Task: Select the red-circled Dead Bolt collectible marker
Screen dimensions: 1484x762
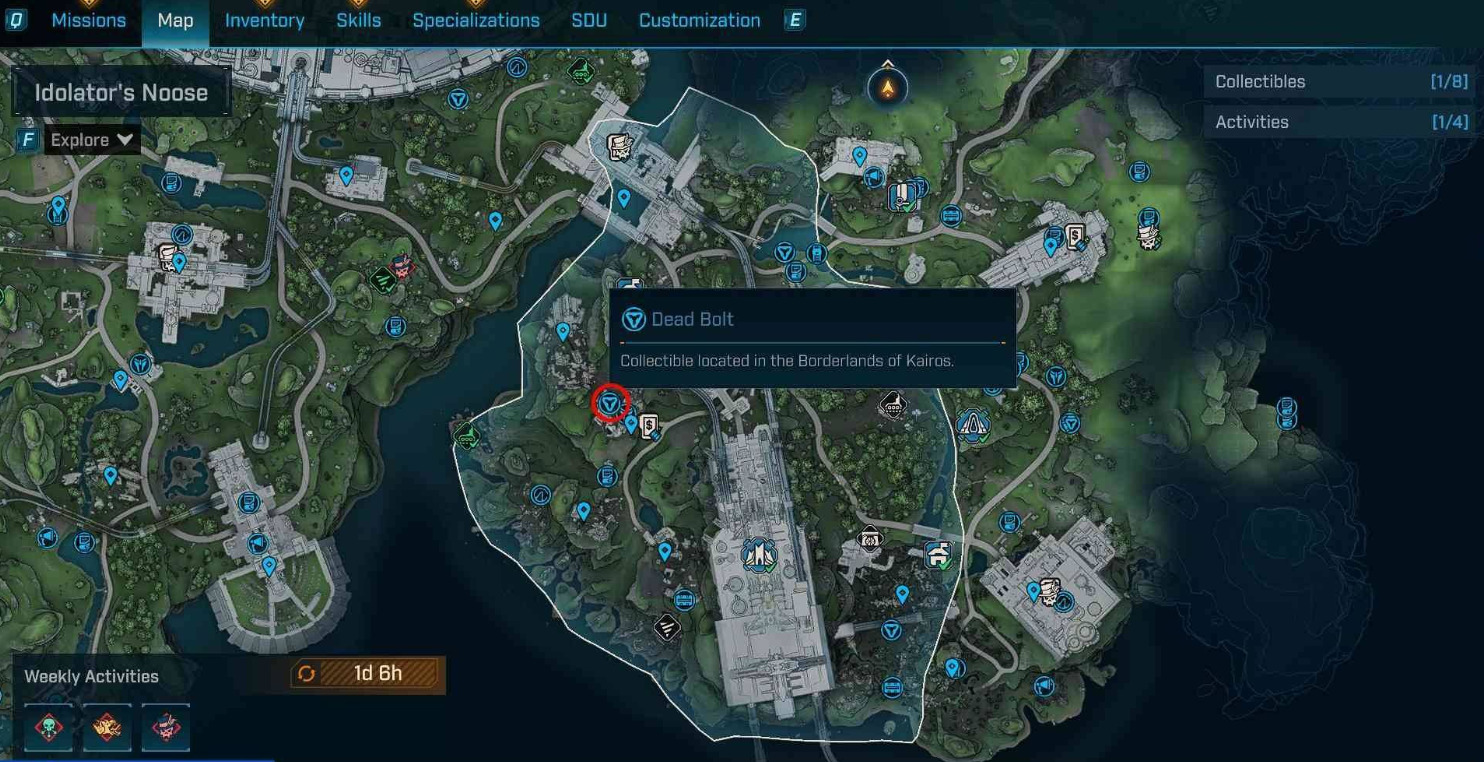Action: tap(609, 403)
